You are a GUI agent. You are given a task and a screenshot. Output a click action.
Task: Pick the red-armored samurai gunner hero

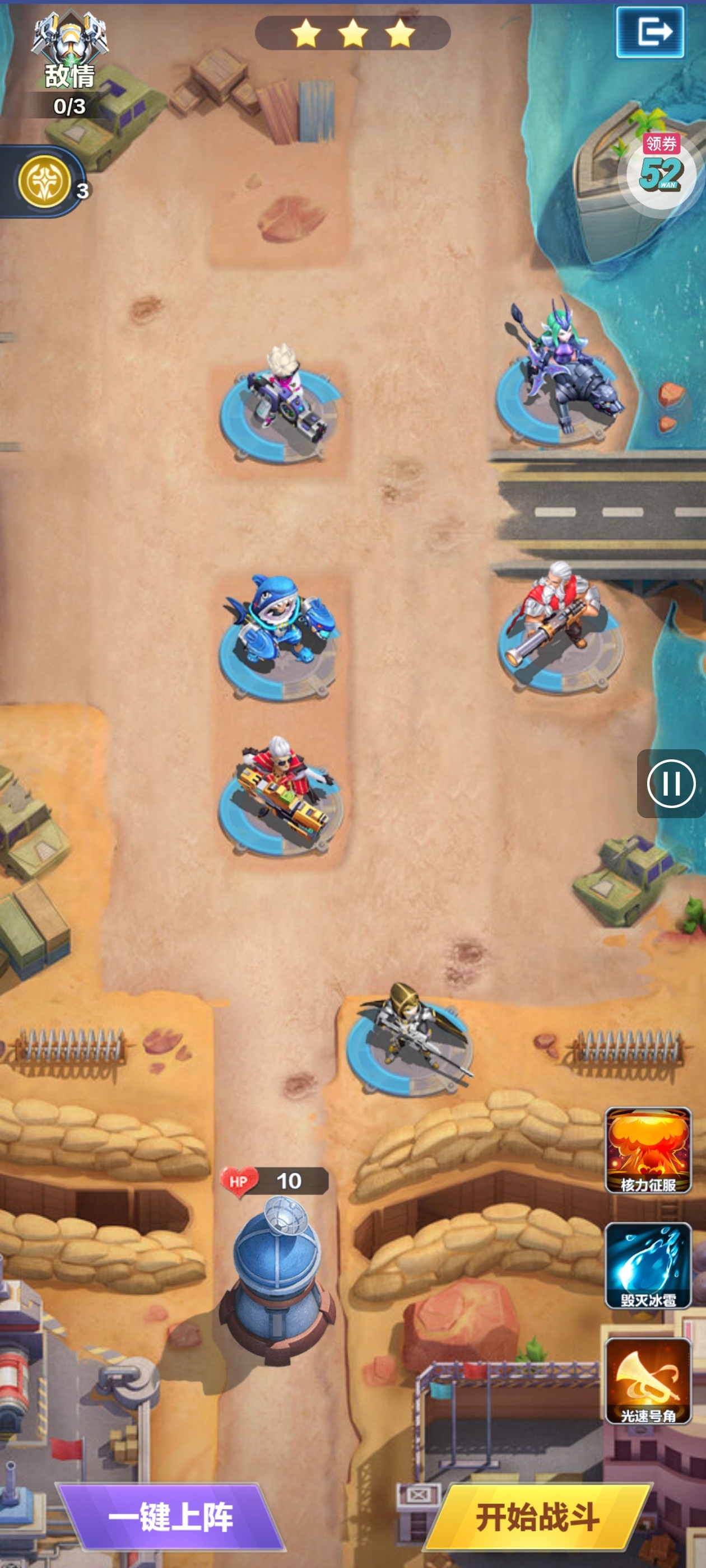(x=282, y=791)
